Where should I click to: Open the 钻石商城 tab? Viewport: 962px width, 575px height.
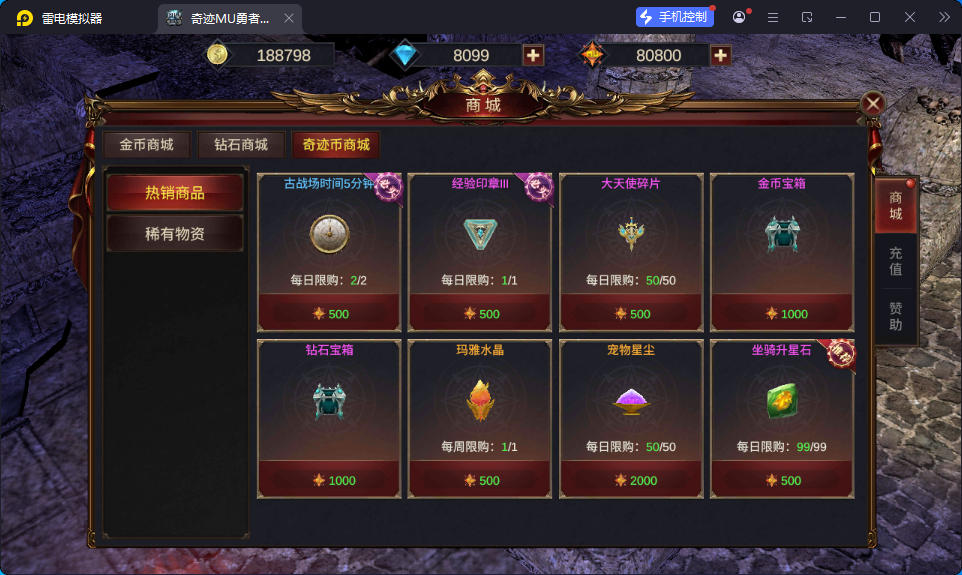[x=241, y=145]
